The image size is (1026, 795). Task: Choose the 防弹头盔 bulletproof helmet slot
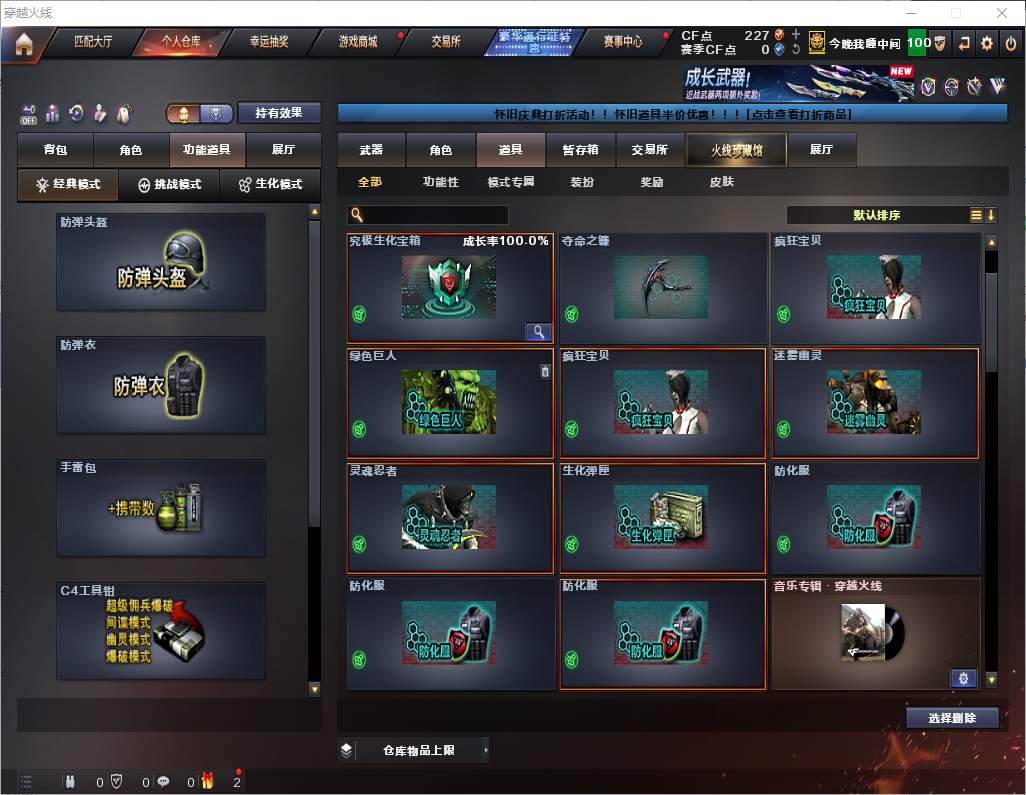click(161, 262)
